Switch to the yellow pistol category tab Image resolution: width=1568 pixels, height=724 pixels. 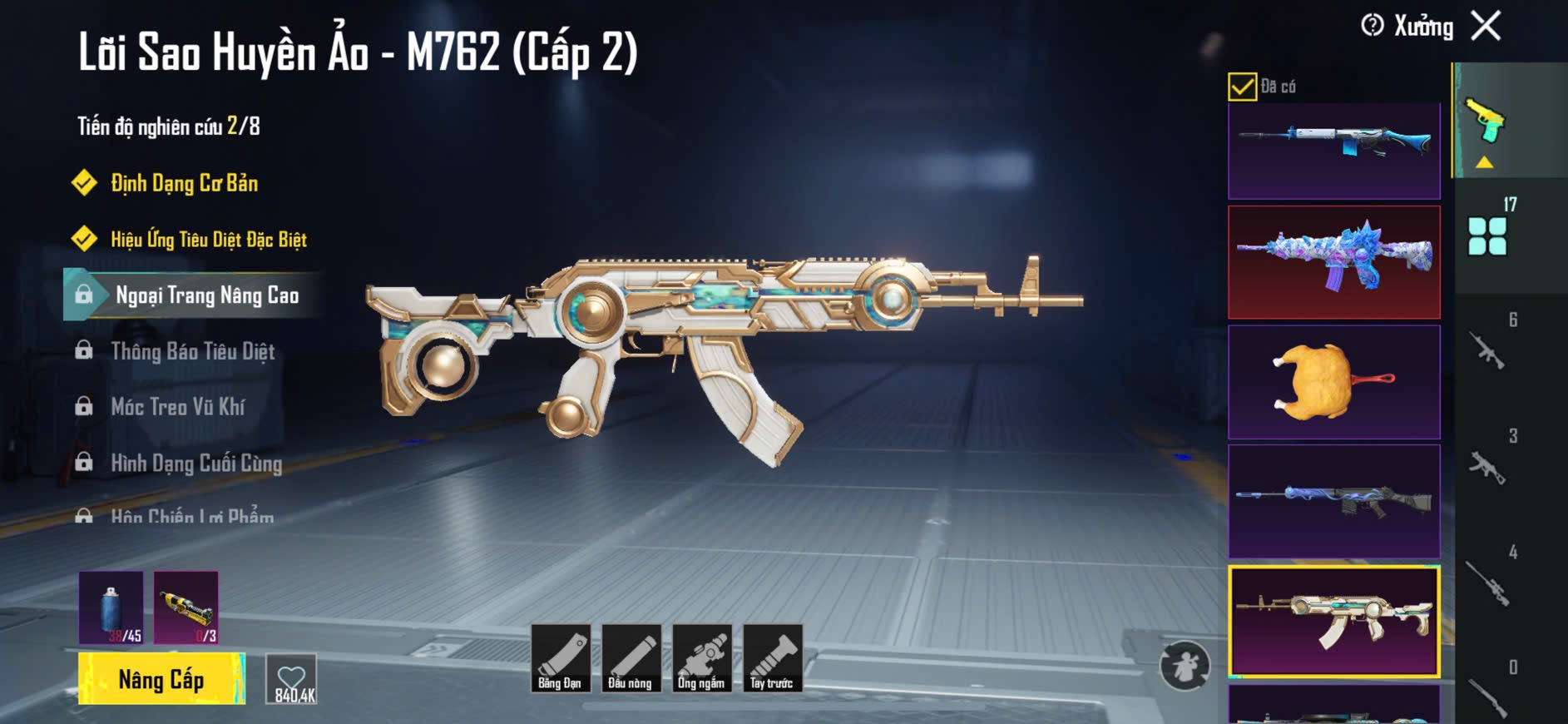1486,122
